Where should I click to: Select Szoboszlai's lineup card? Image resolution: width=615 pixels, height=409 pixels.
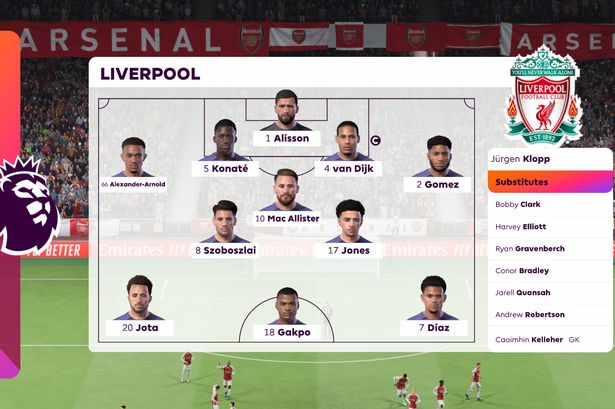point(225,234)
